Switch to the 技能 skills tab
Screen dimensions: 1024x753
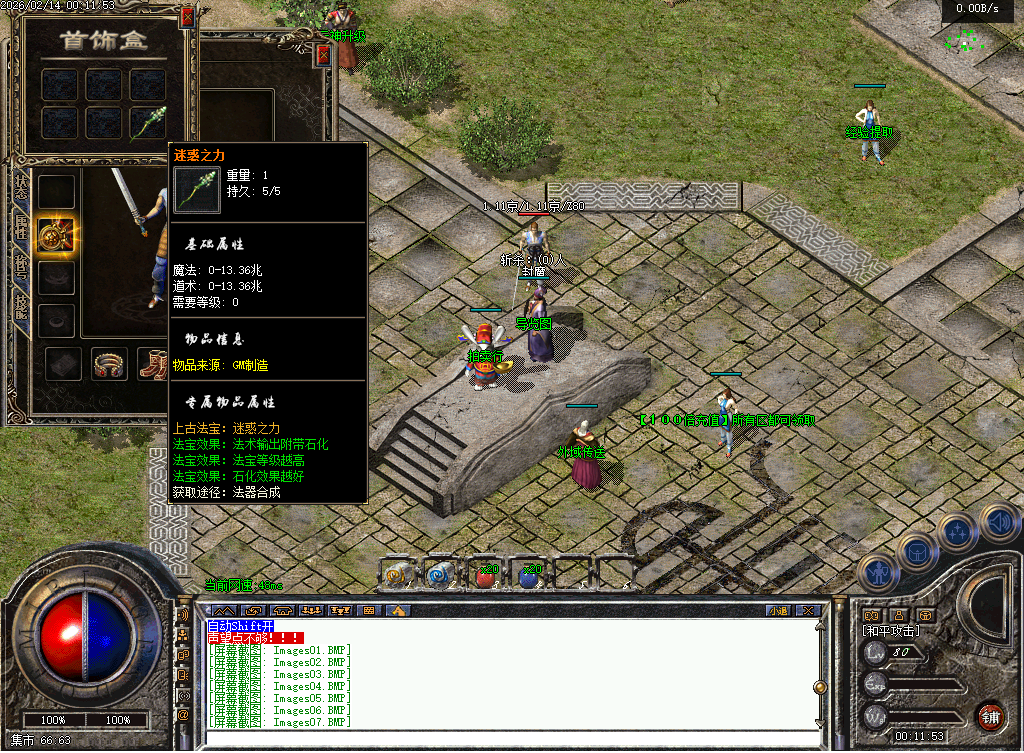click(x=21, y=307)
